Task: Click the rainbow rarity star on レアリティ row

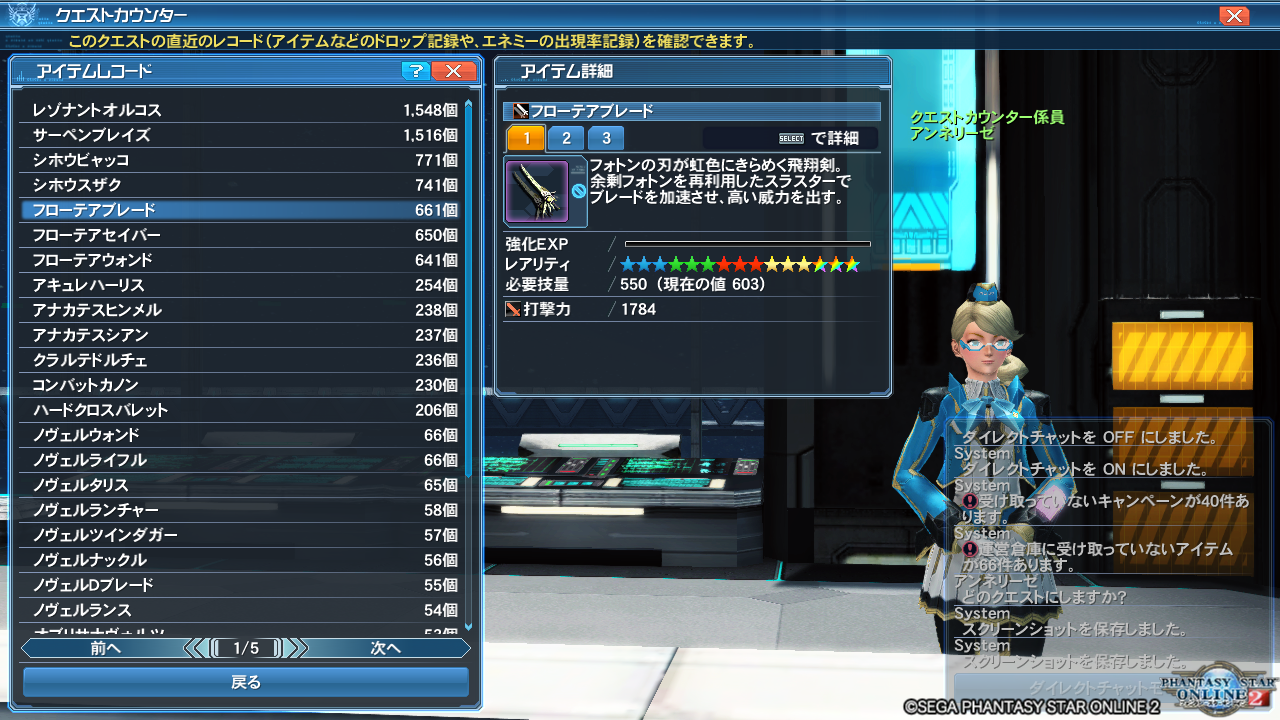Action: pos(852,264)
